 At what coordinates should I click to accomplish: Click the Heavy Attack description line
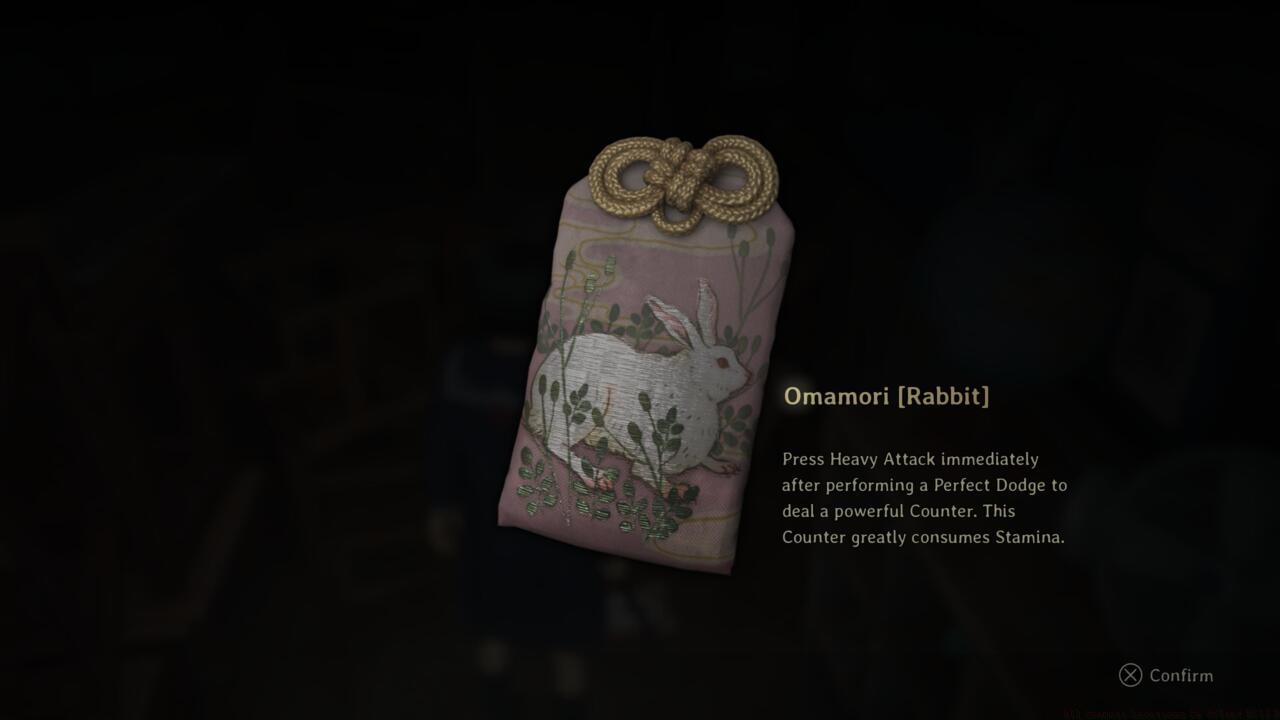coord(910,459)
